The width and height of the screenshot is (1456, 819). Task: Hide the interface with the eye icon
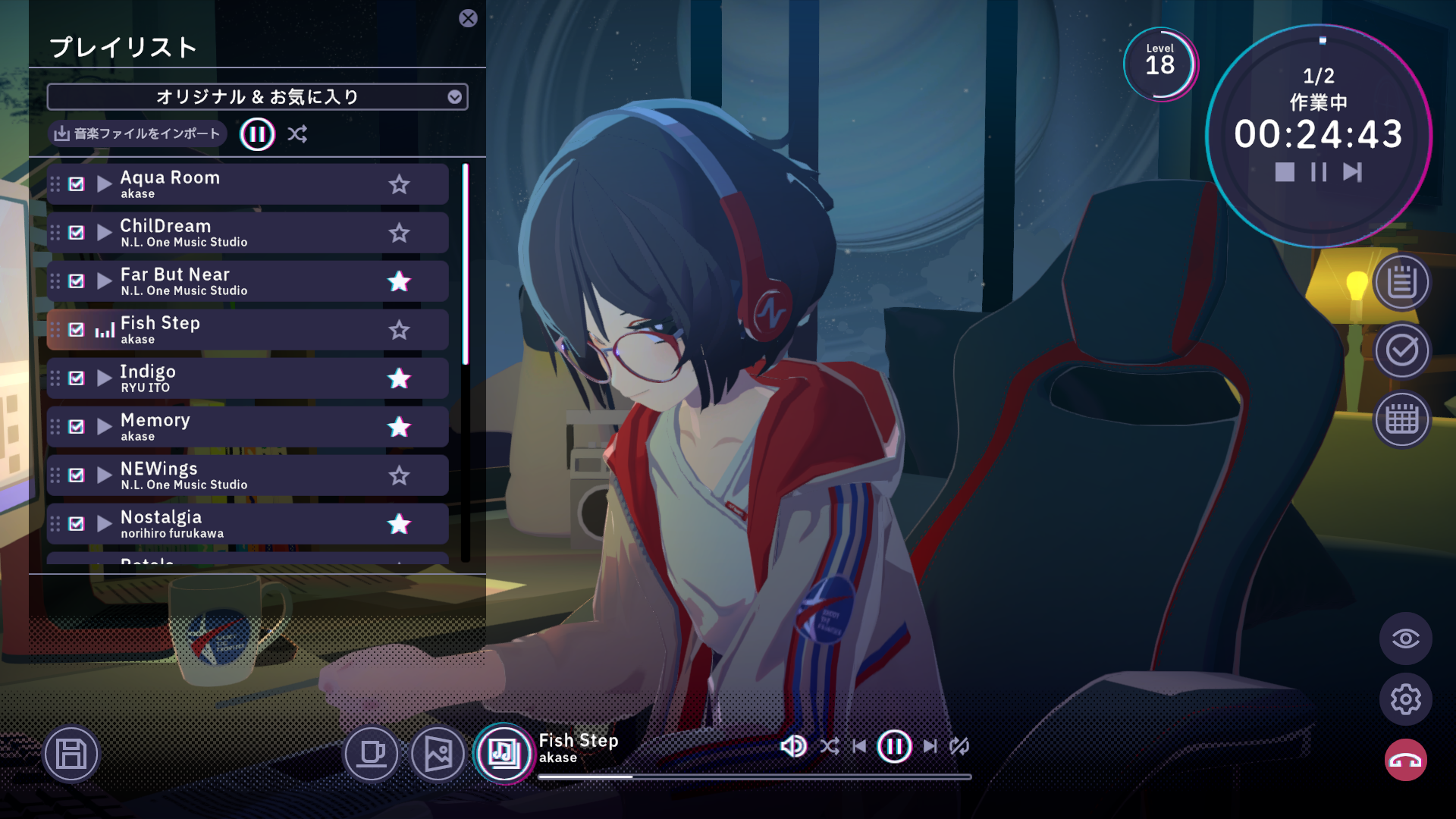tap(1406, 638)
